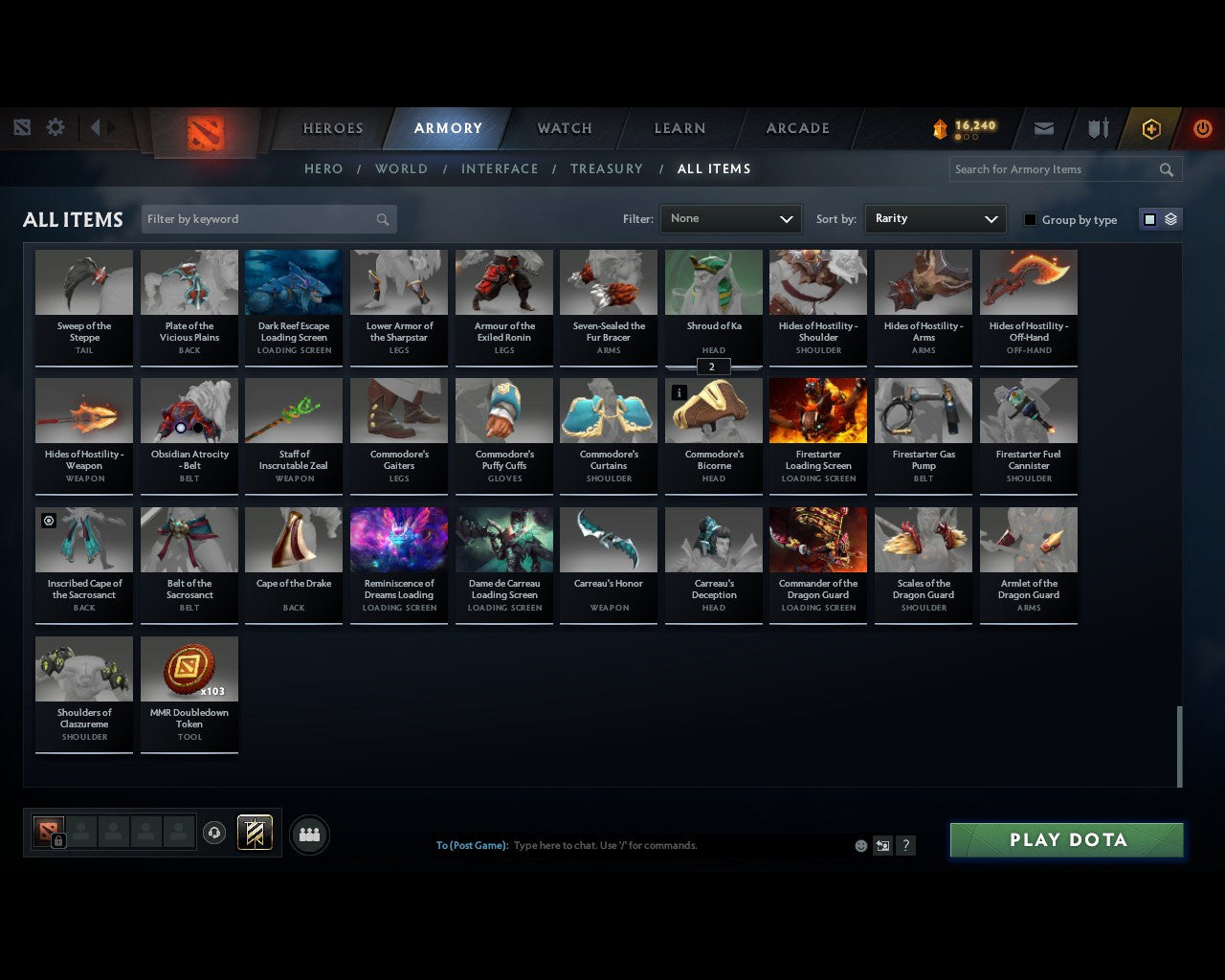Open the settings gear icon
1225x980 pixels.
[55, 126]
